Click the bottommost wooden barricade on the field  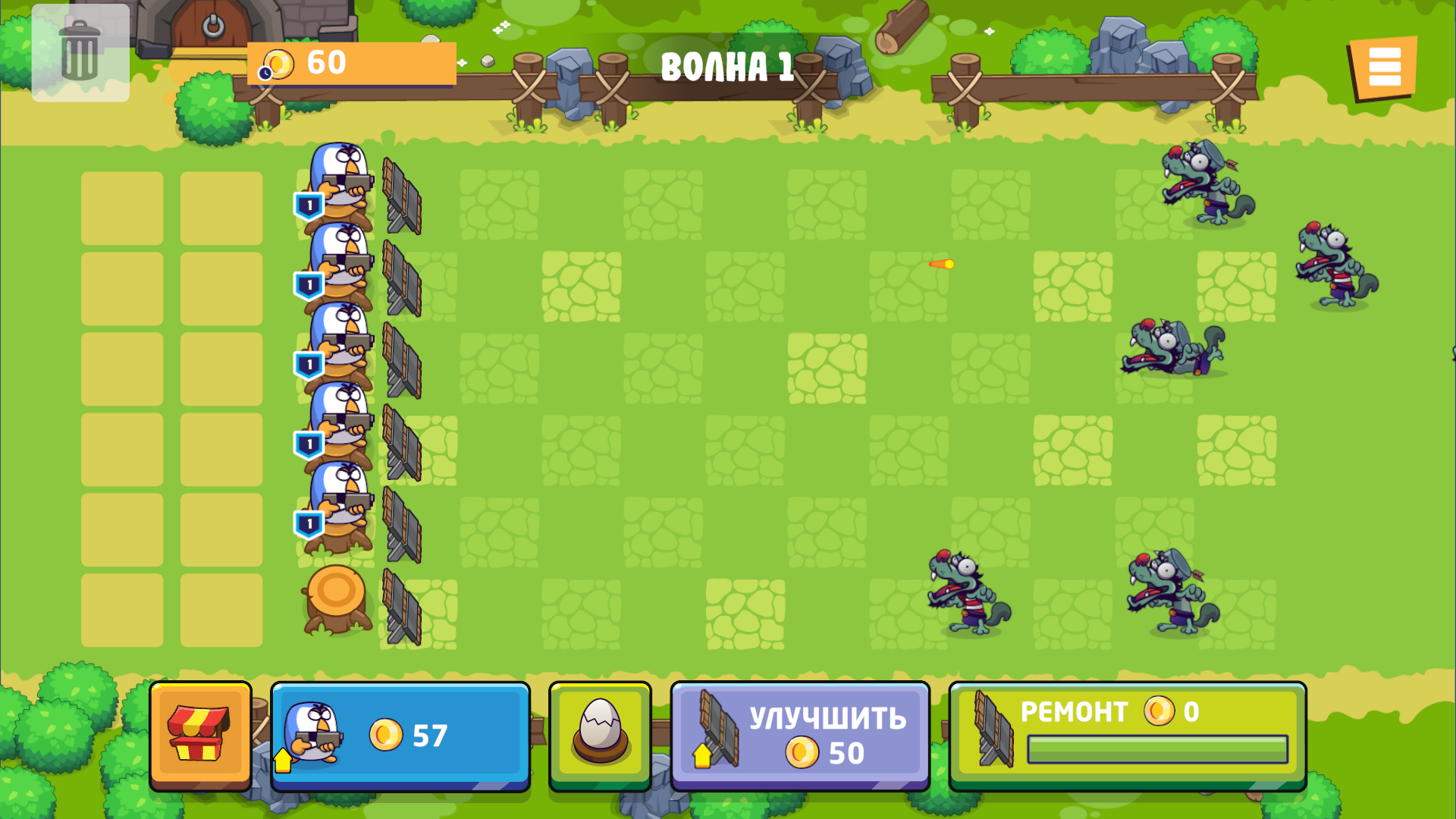pyautogui.click(x=402, y=607)
